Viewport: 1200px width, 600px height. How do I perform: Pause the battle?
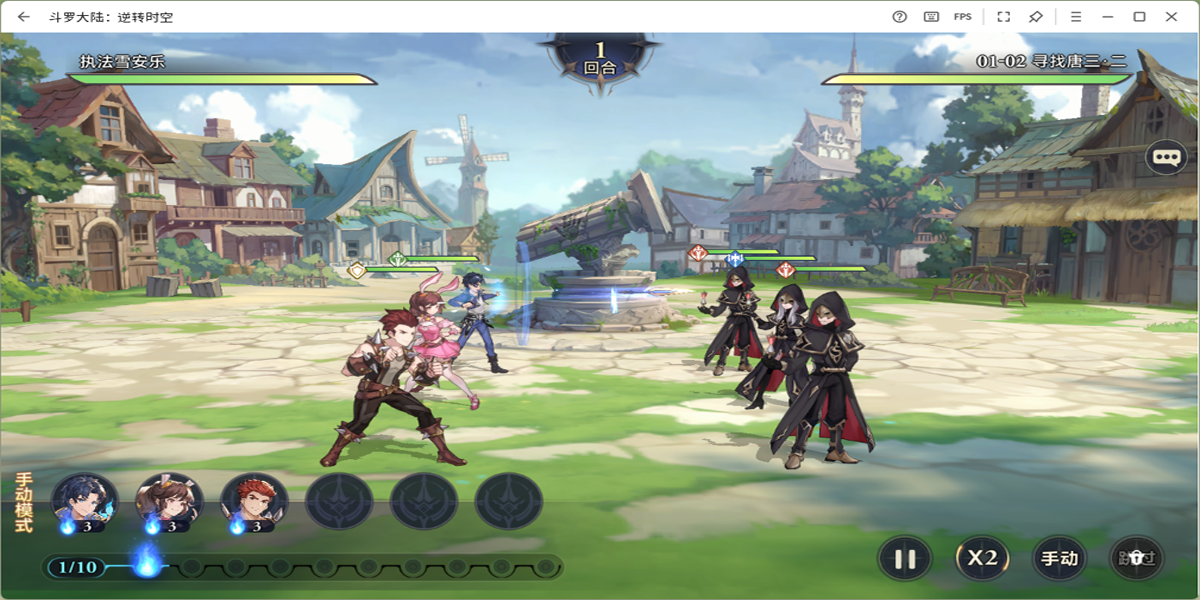point(905,559)
